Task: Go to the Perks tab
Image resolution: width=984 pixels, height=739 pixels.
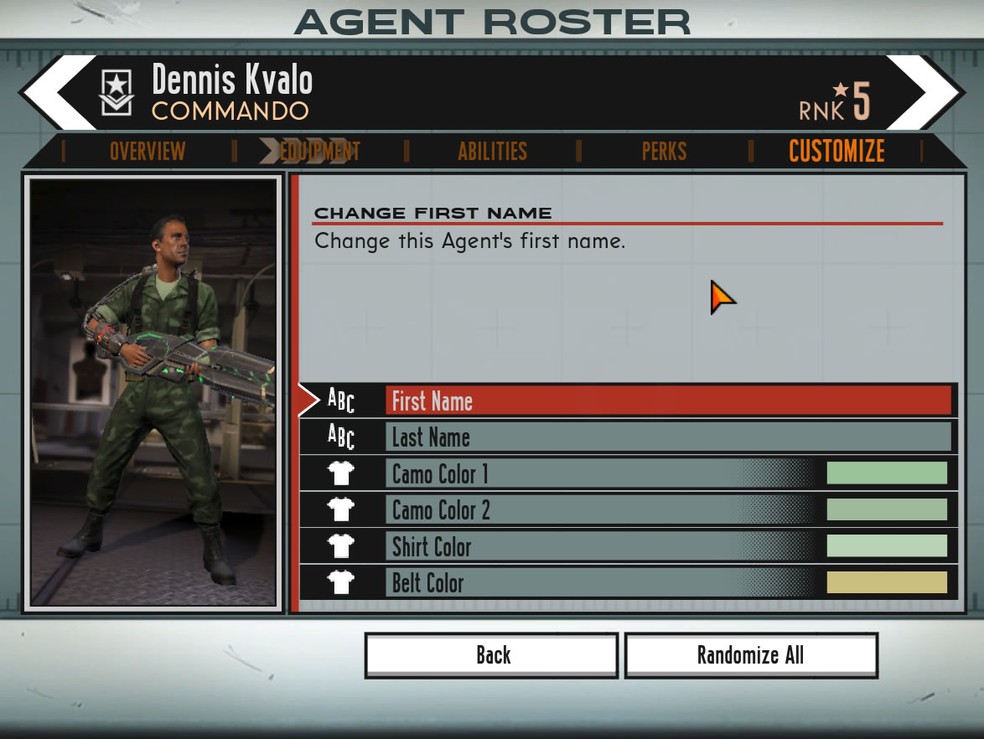Action: pyautogui.click(x=664, y=151)
